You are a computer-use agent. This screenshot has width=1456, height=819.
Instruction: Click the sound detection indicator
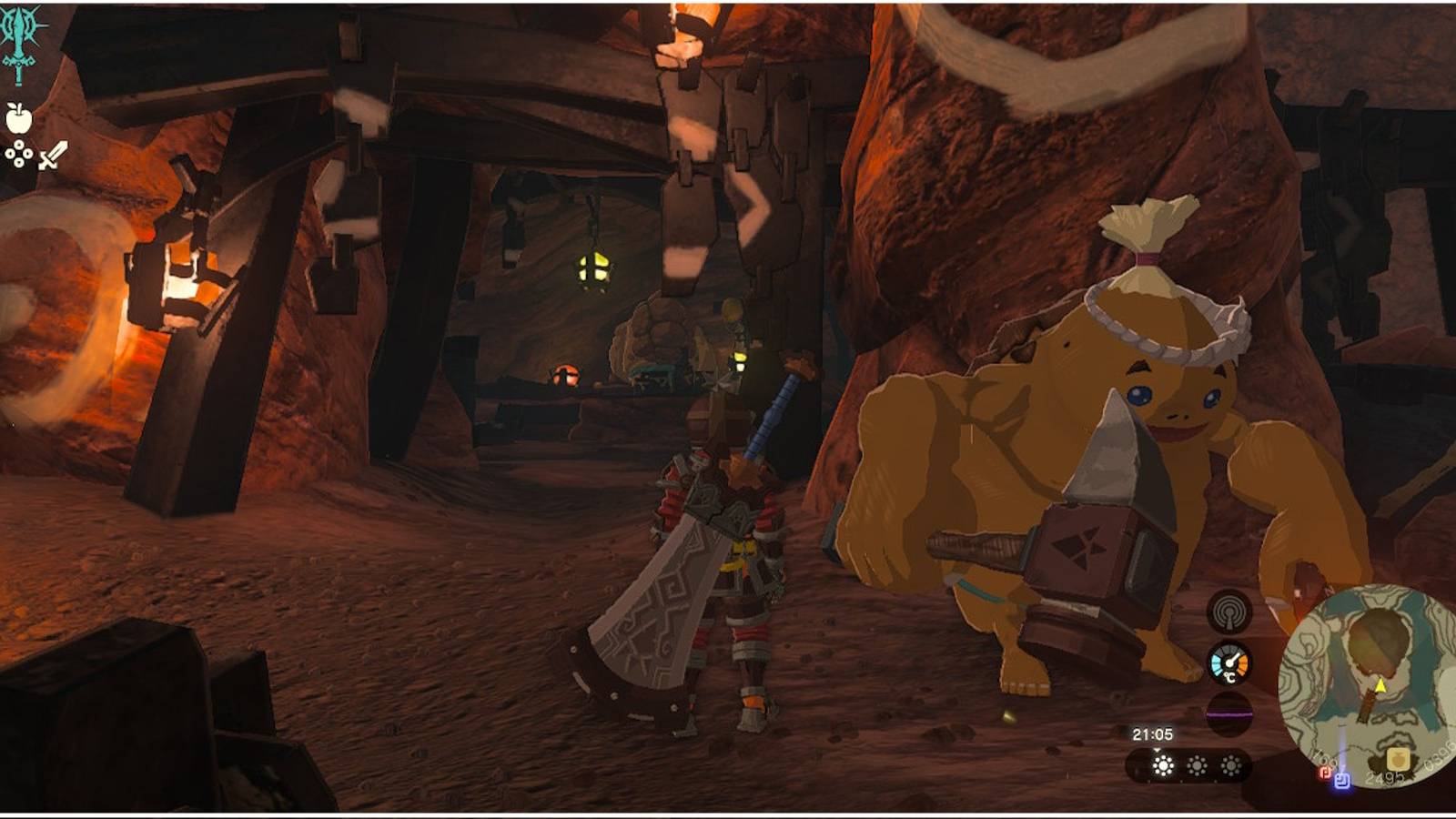coord(1231,612)
